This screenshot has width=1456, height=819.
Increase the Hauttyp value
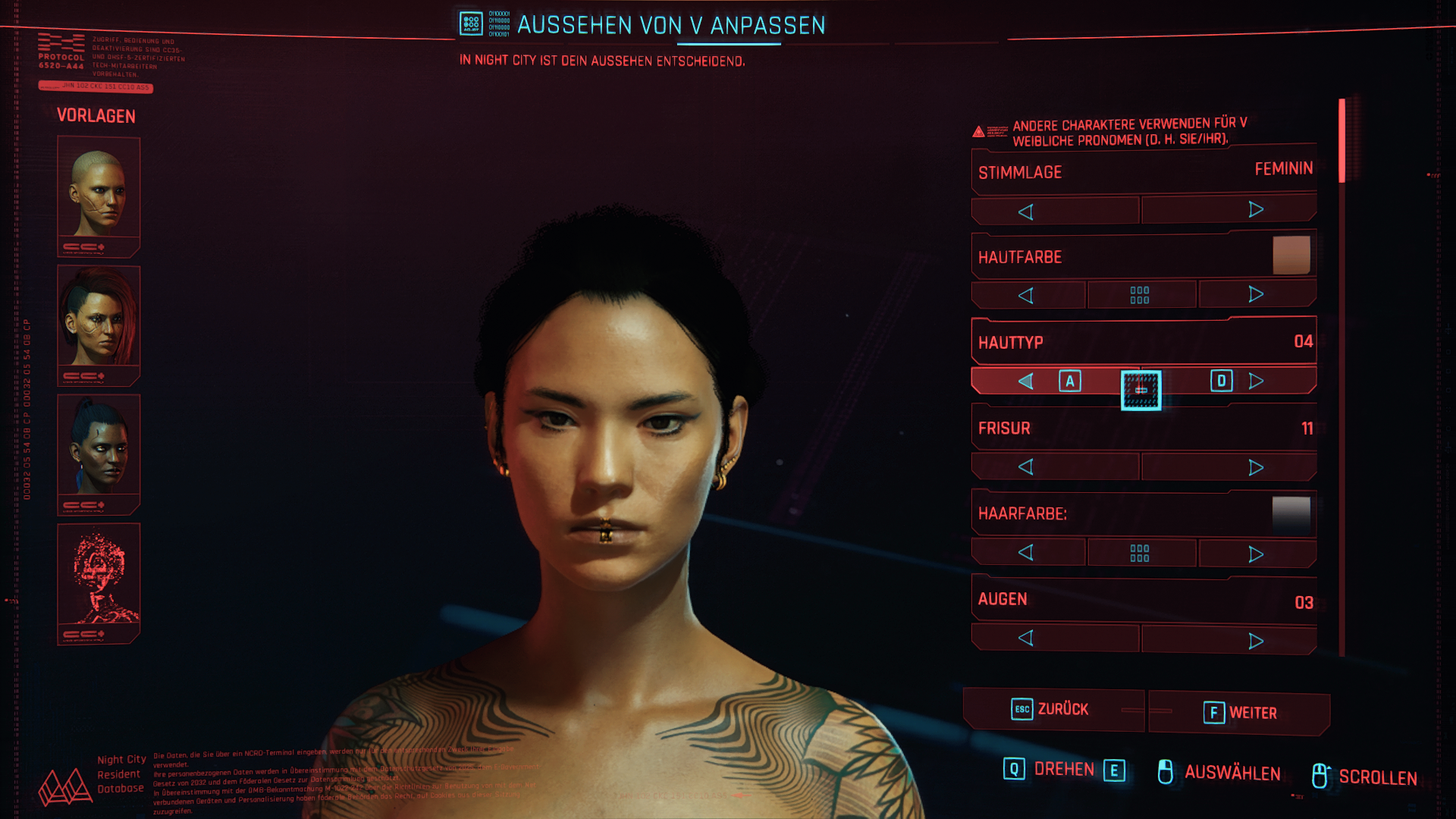pos(1256,381)
